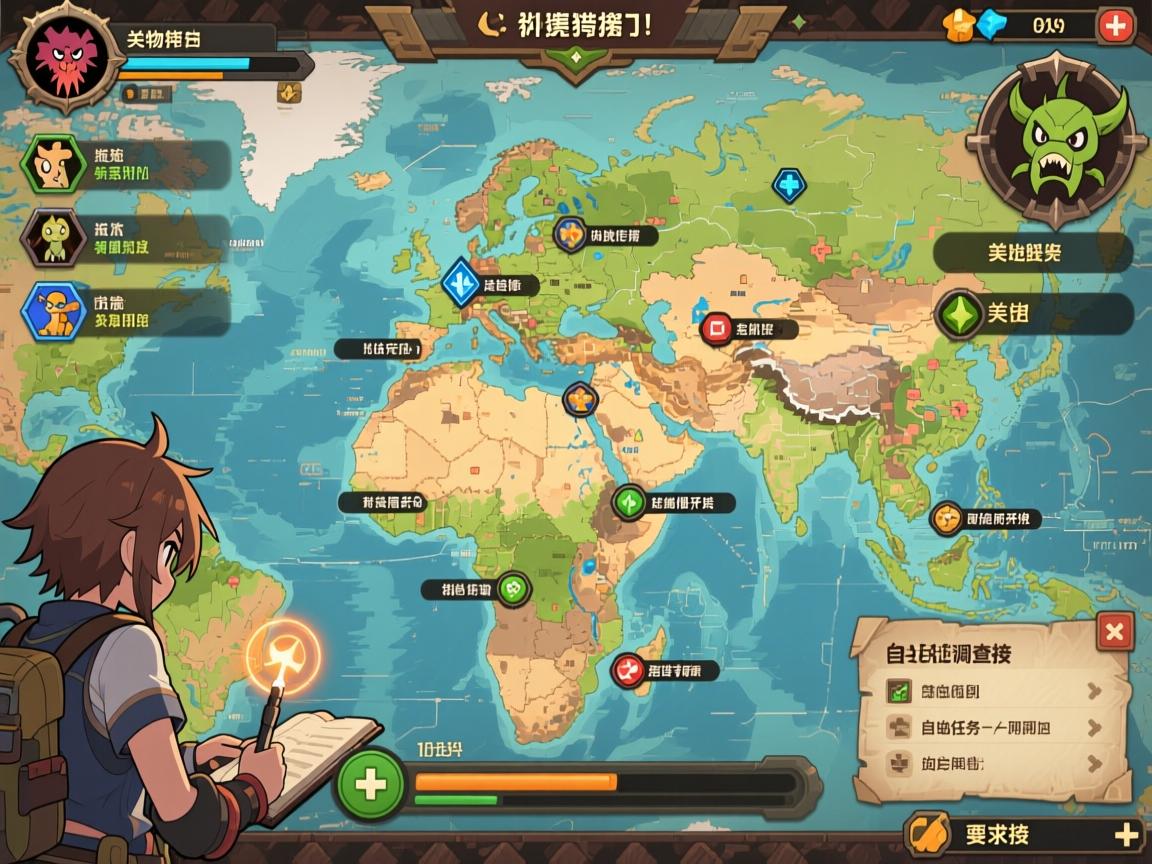Image resolution: width=1152 pixels, height=864 pixels.
Task: Select the blue cross marker in Russia
Action: (x=789, y=184)
